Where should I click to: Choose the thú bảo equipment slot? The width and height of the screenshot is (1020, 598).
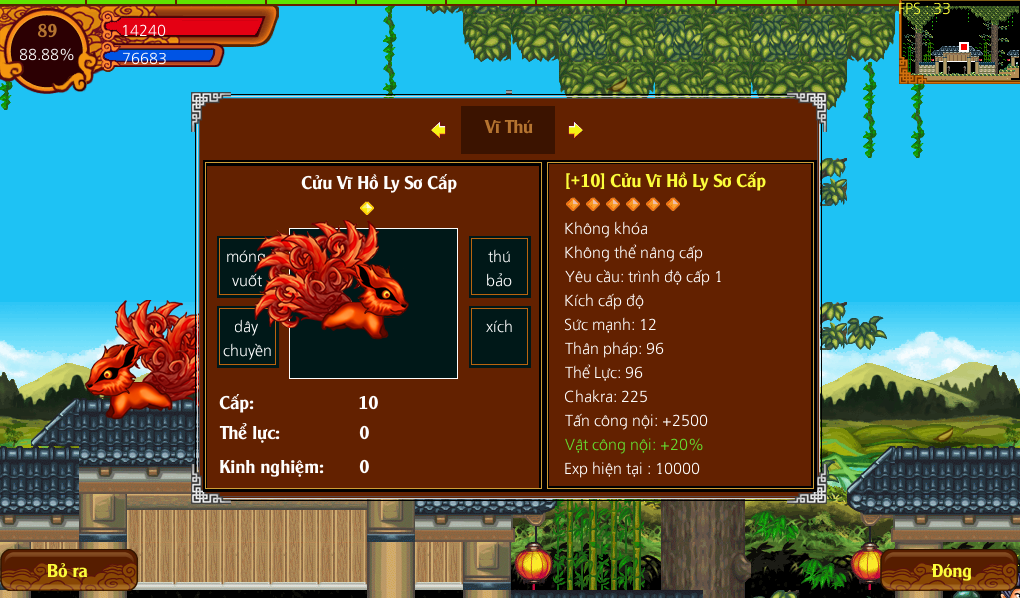(499, 268)
